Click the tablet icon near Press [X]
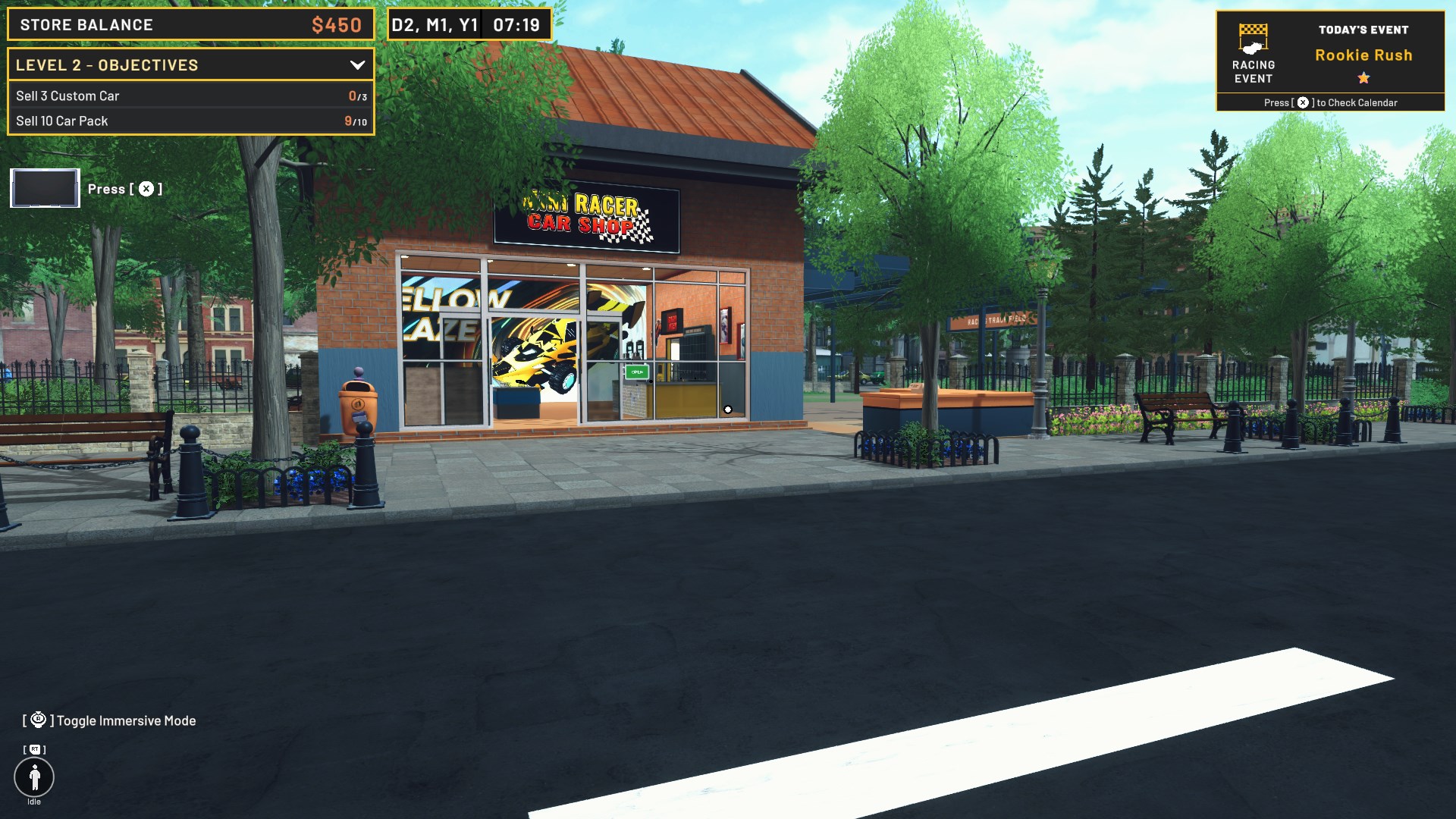 pyautogui.click(x=44, y=187)
